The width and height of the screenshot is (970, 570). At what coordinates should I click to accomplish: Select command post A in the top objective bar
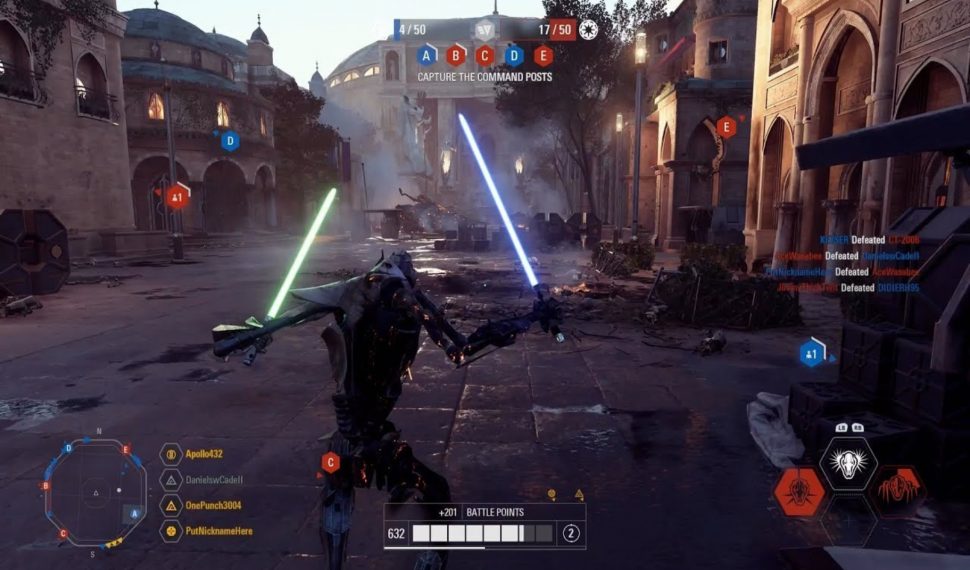click(x=427, y=55)
